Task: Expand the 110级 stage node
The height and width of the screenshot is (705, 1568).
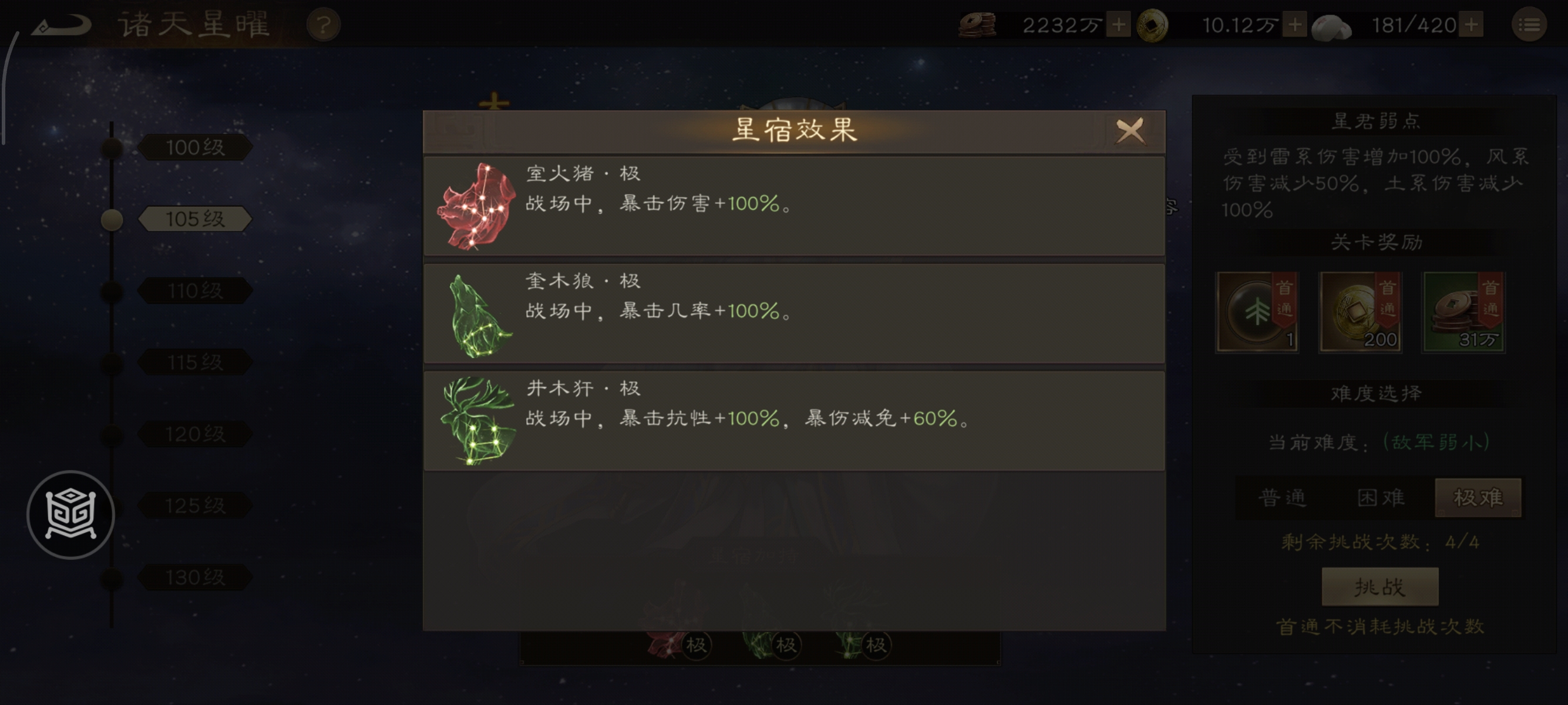Action: [194, 290]
